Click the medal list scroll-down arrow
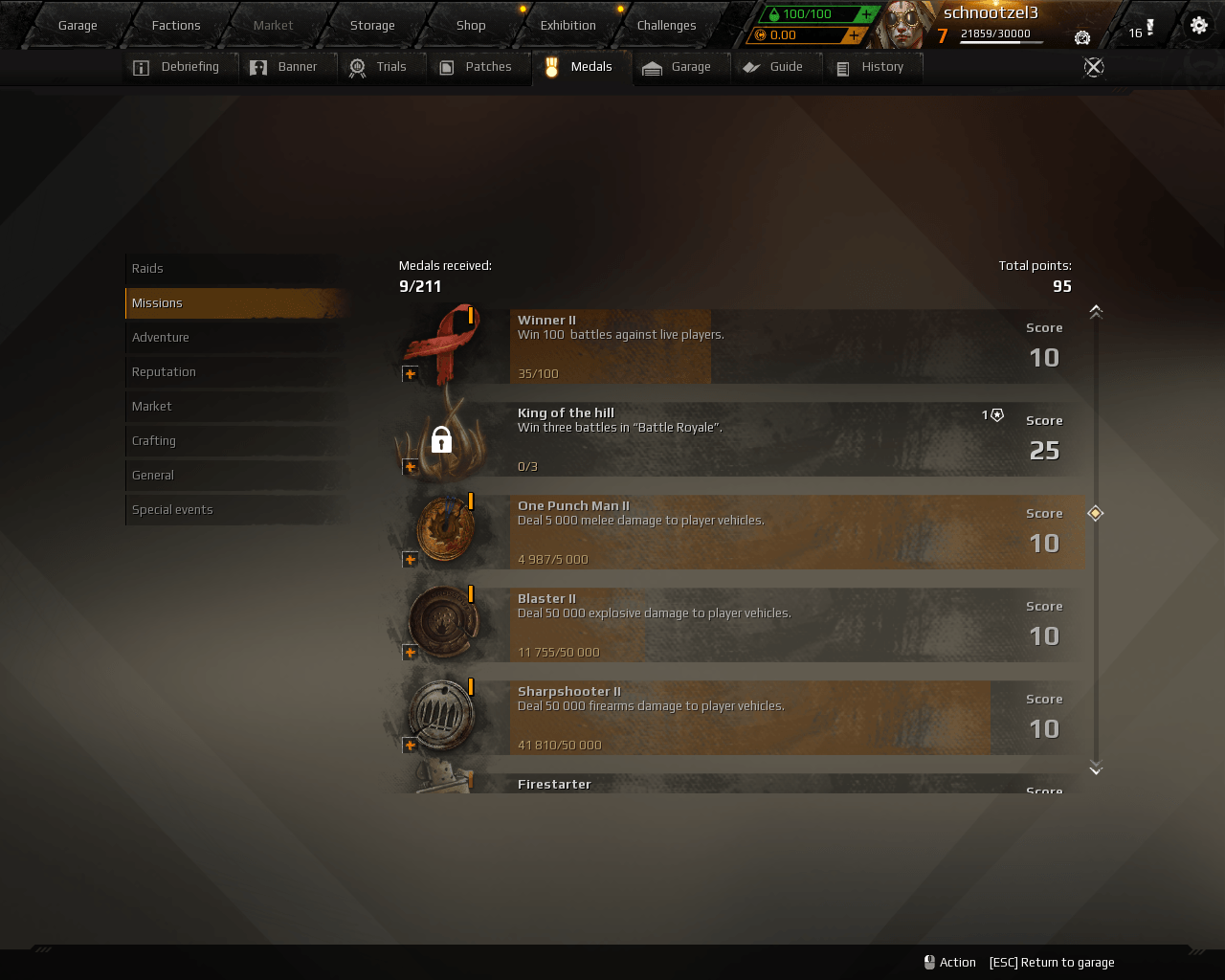This screenshot has height=980, width=1225. pyautogui.click(x=1096, y=768)
